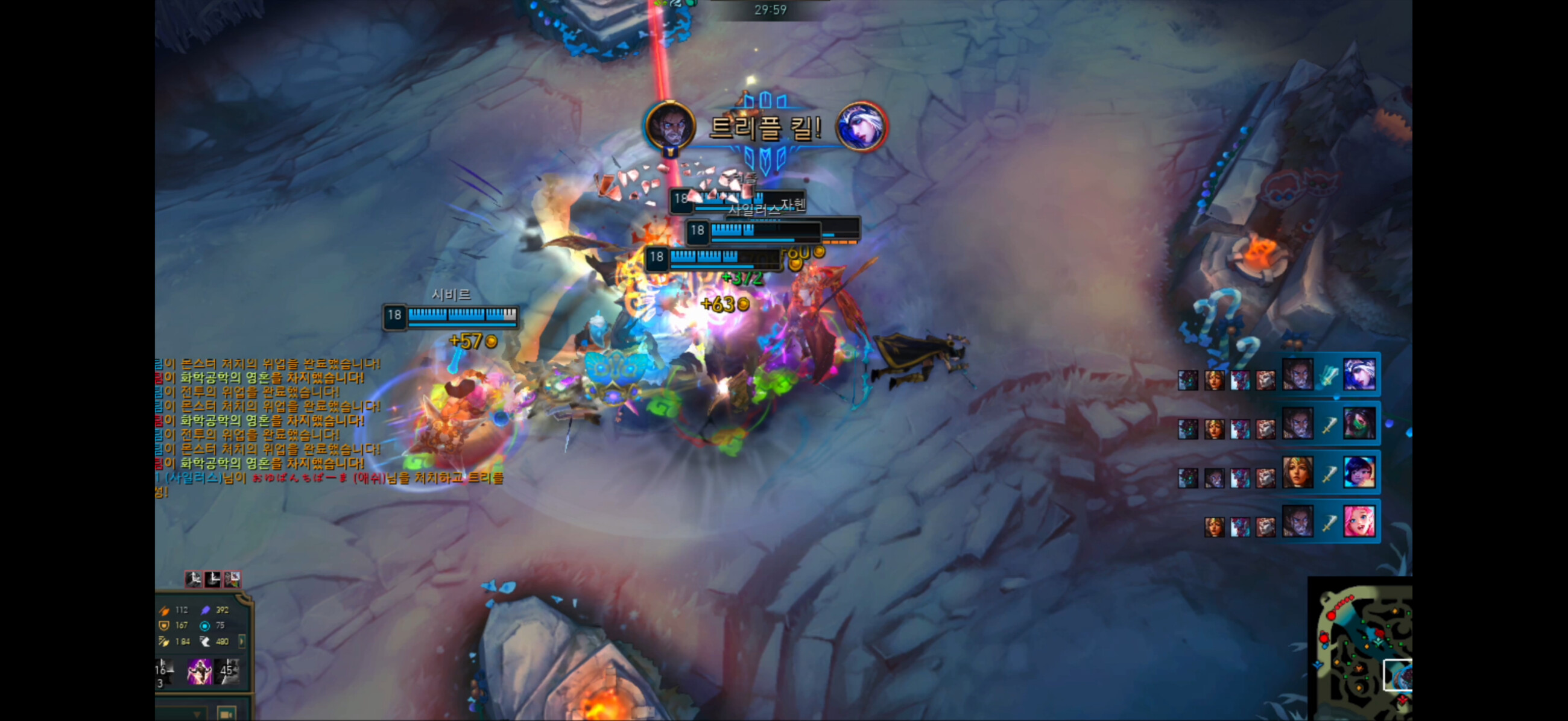Screen dimensions: 1568x721
Task: Click the movement speed boot icon
Action: pyautogui.click(x=205, y=641)
